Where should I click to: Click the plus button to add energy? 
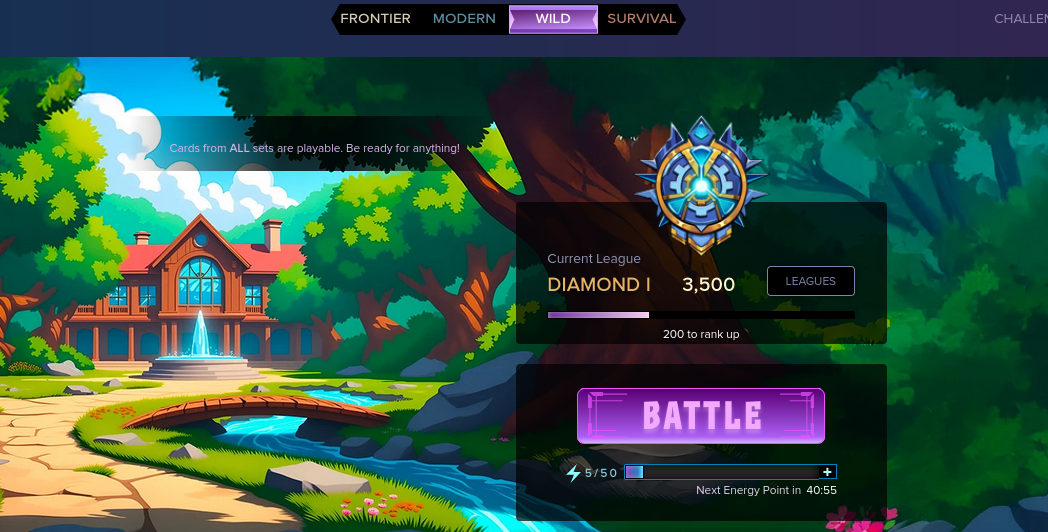tap(827, 472)
